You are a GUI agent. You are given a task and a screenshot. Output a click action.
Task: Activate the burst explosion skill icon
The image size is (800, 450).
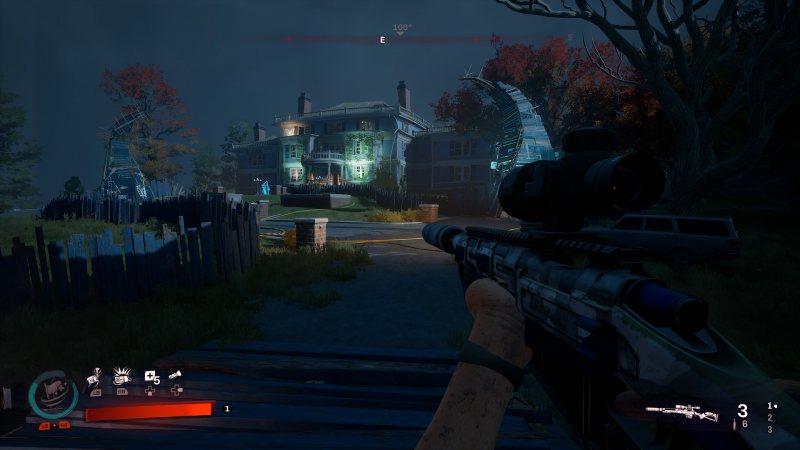coord(123,376)
